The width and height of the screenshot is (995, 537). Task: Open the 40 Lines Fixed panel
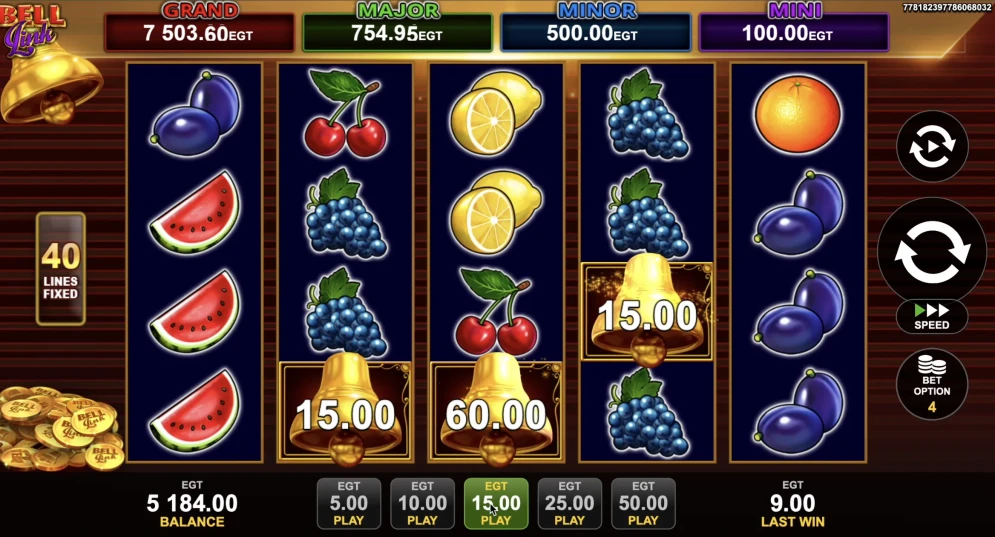61,268
